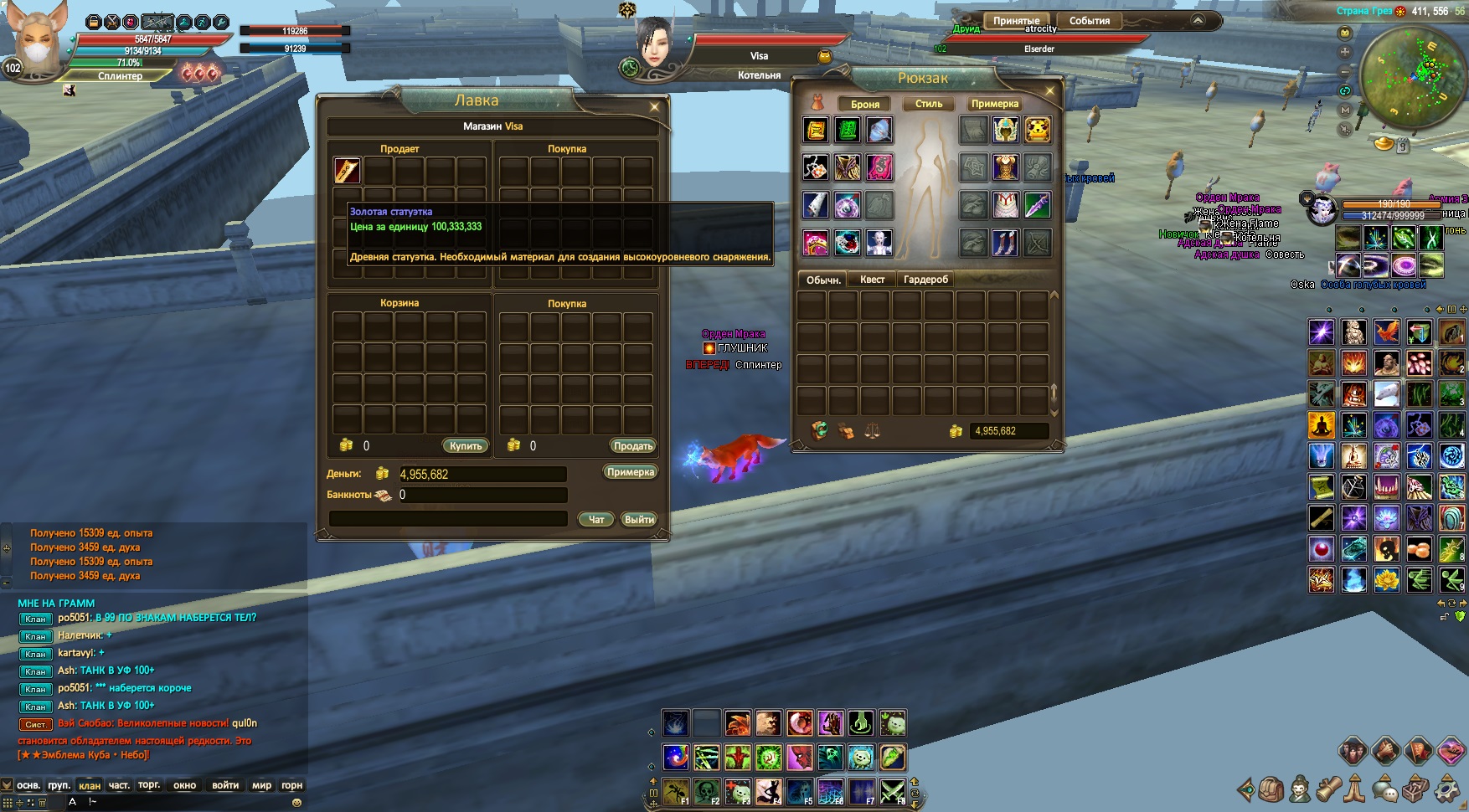Click the circular minimap
Screen dimensions: 1469x812
click(1411, 77)
